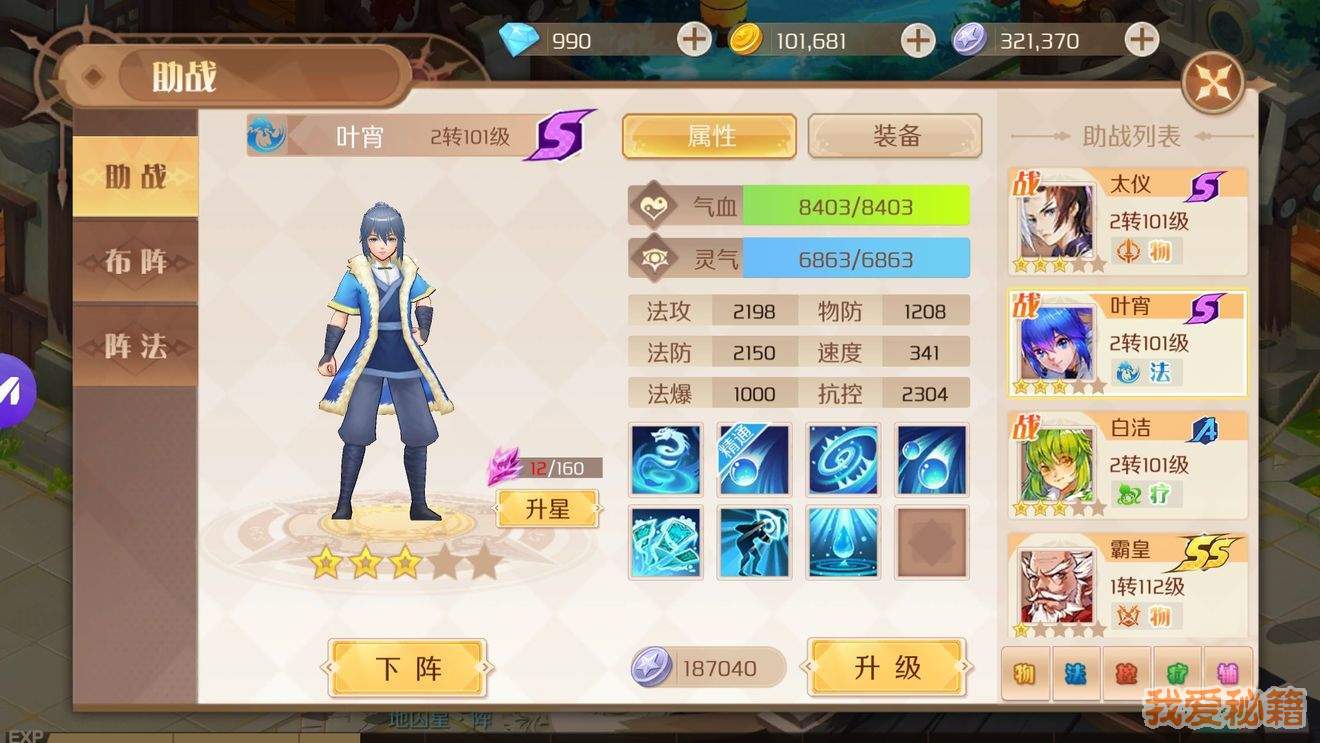Hit the 升级 level-up button
The image size is (1320, 743).
[x=887, y=668]
